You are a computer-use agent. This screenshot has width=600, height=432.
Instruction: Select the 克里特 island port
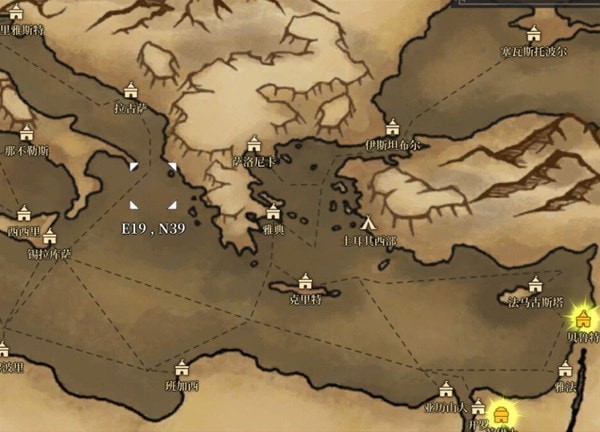[x=305, y=281]
